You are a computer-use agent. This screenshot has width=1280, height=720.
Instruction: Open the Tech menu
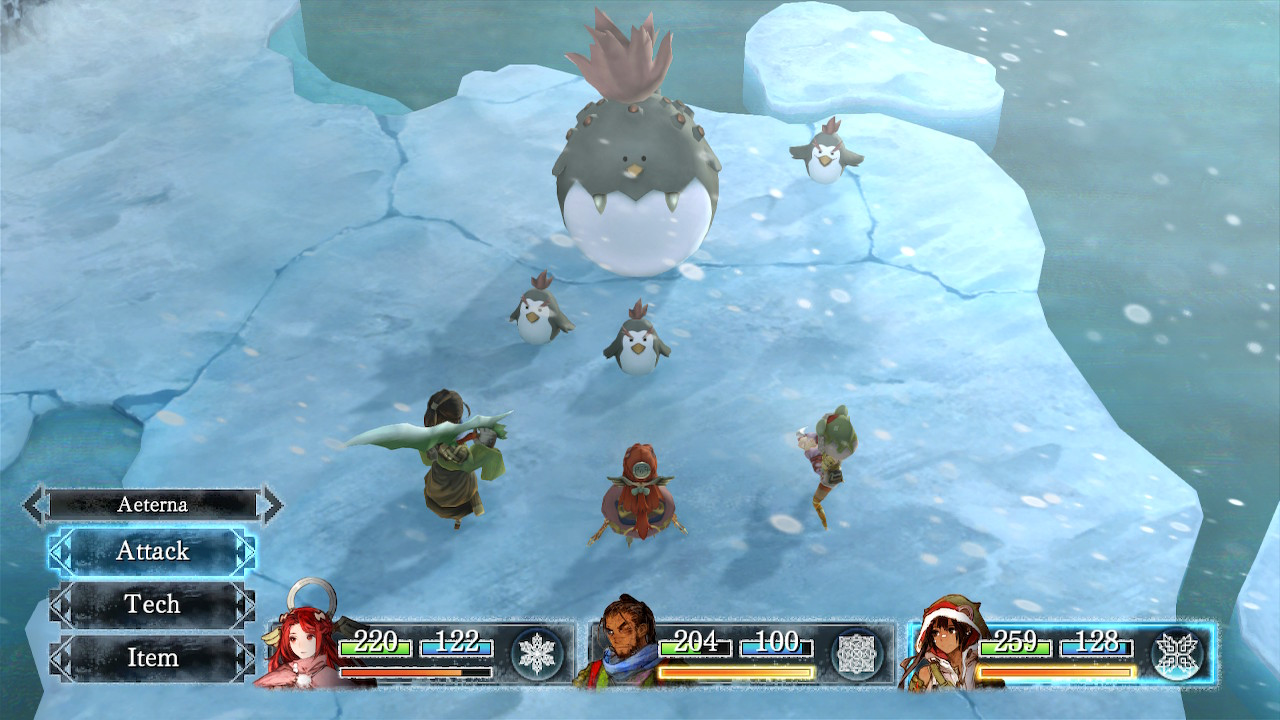point(152,604)
